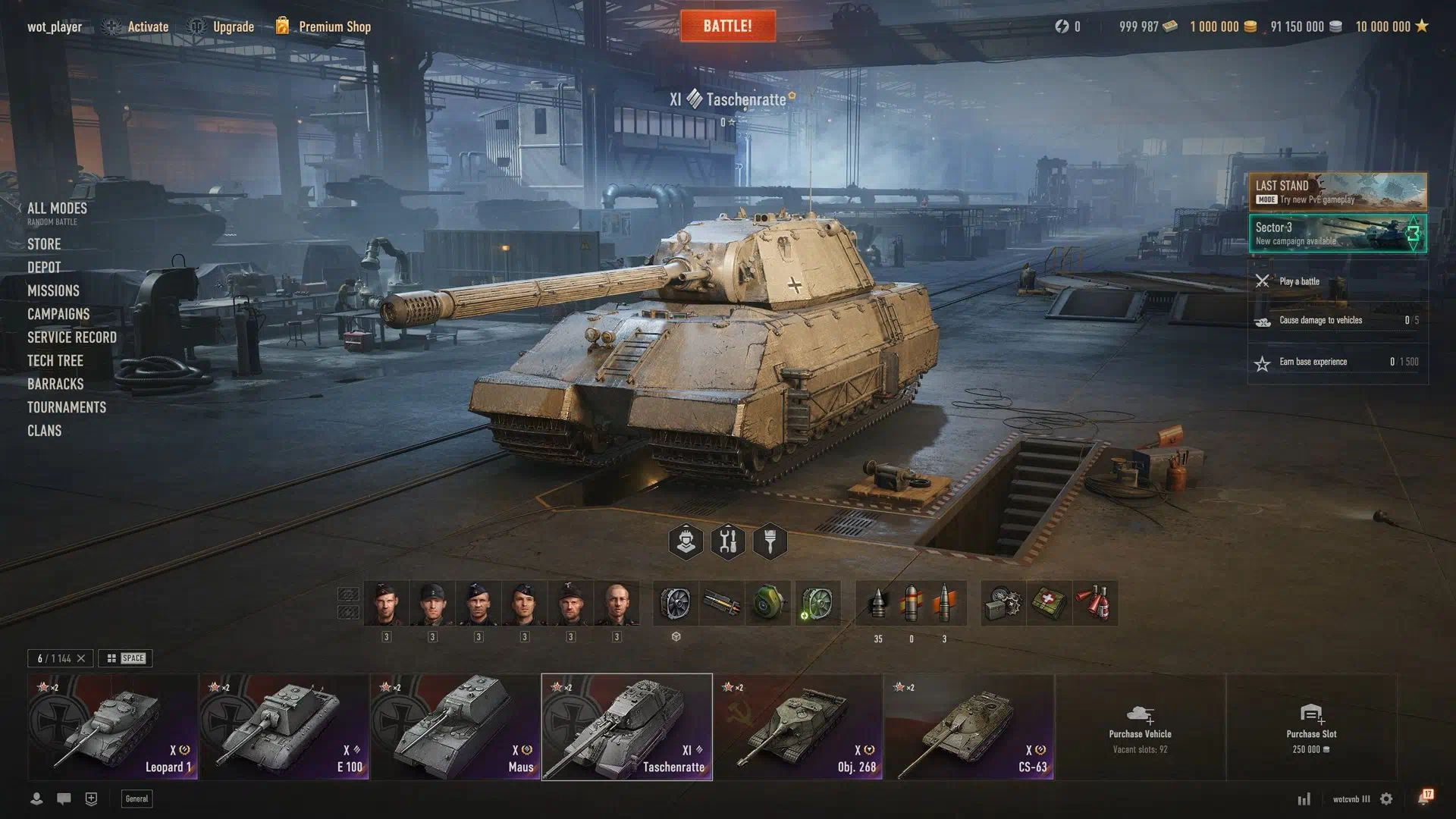The width and height of the screenshot is (1456, 819).
Task: Select the E 100 tank card
Action: point(284,726)
